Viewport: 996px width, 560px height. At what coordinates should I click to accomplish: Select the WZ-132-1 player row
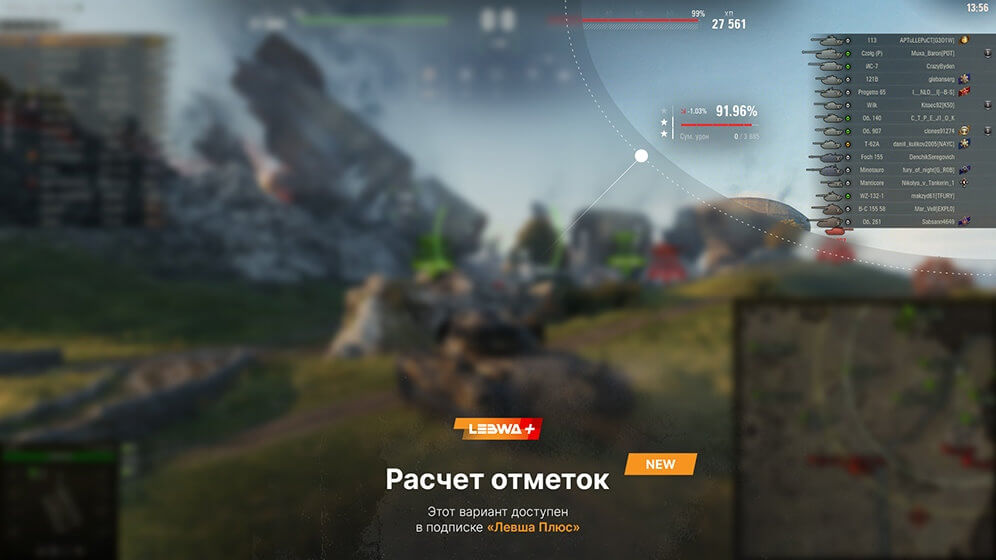coord(890,196)
